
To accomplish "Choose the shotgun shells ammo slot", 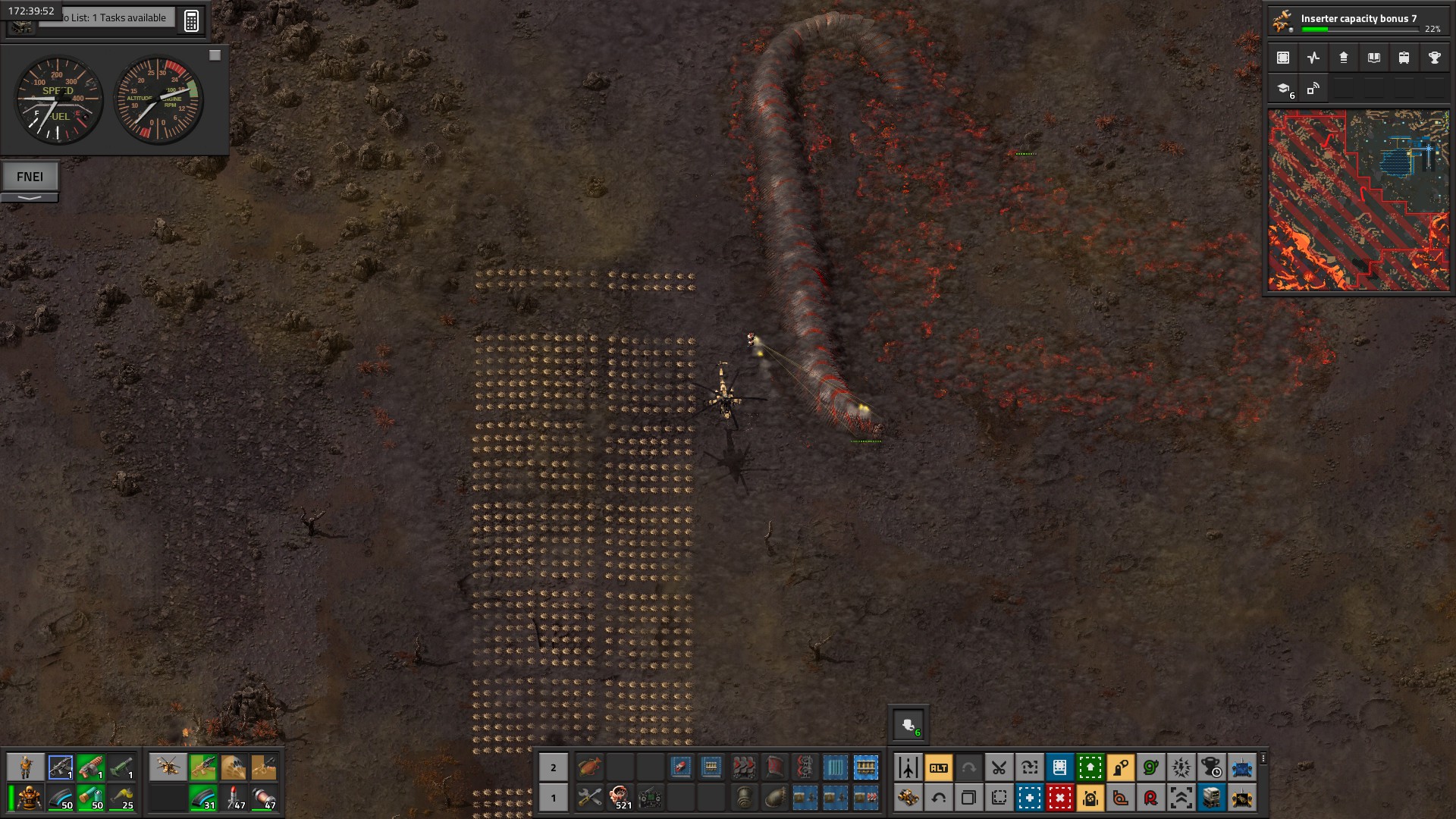I will [91, 798].
